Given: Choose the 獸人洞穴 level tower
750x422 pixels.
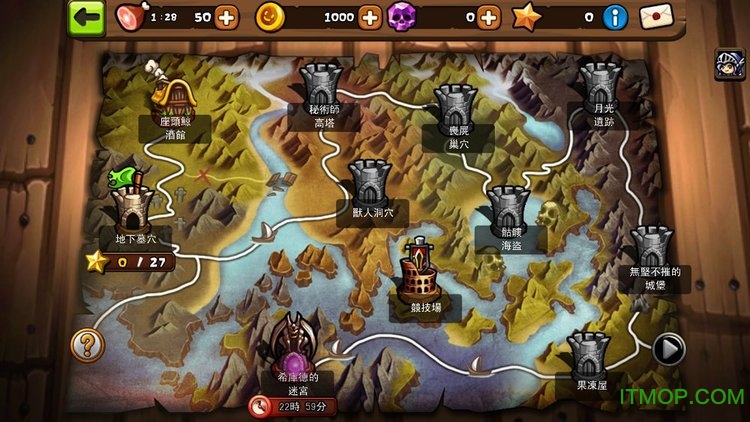Looking at the screenshot, I should (x=368, y=181).
